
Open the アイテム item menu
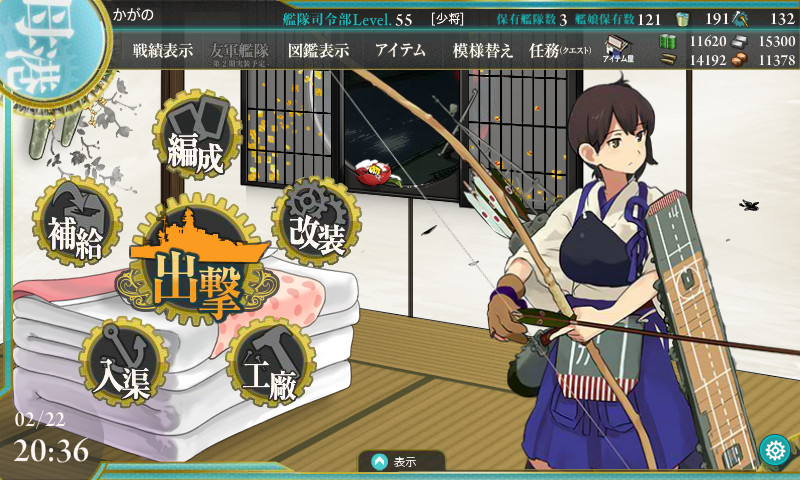(x=400, y=51)
